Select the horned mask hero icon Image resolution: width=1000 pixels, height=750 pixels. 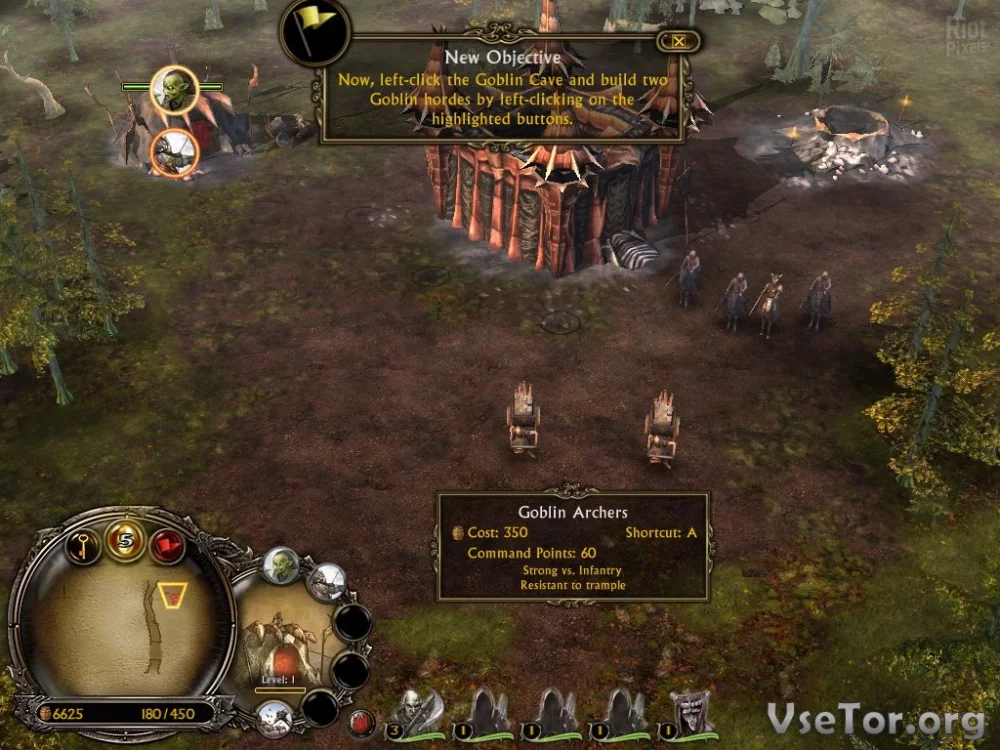coord(691,712)
